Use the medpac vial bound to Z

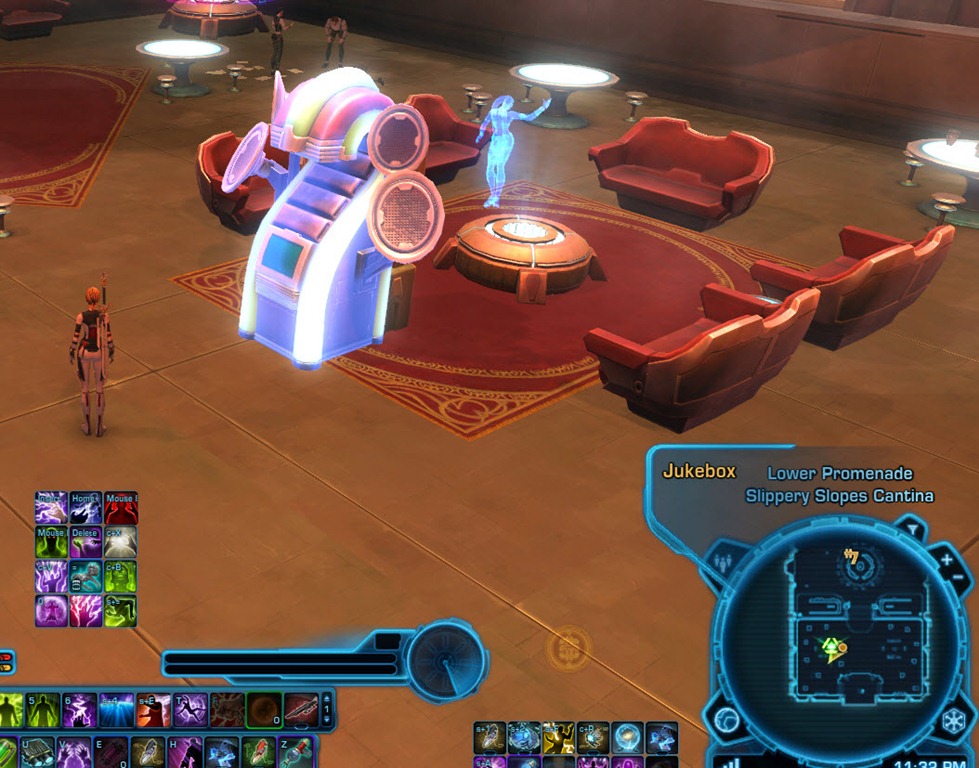click(296, 752)
